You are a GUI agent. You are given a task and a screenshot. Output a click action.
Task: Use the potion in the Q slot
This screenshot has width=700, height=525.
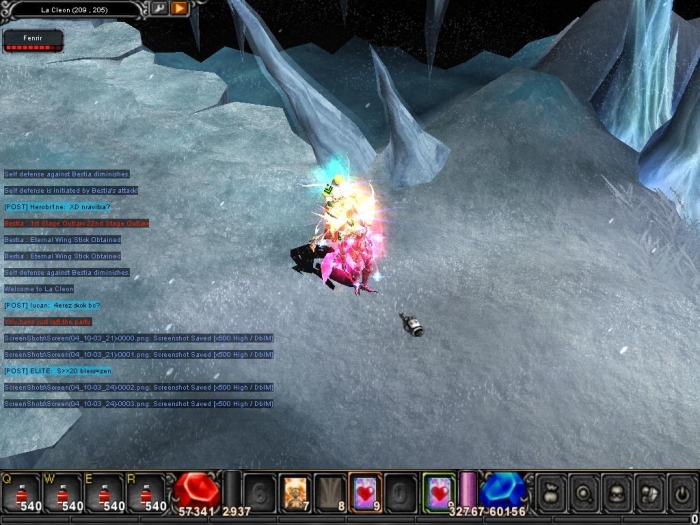pyautogui.click(x=20, y=493)
